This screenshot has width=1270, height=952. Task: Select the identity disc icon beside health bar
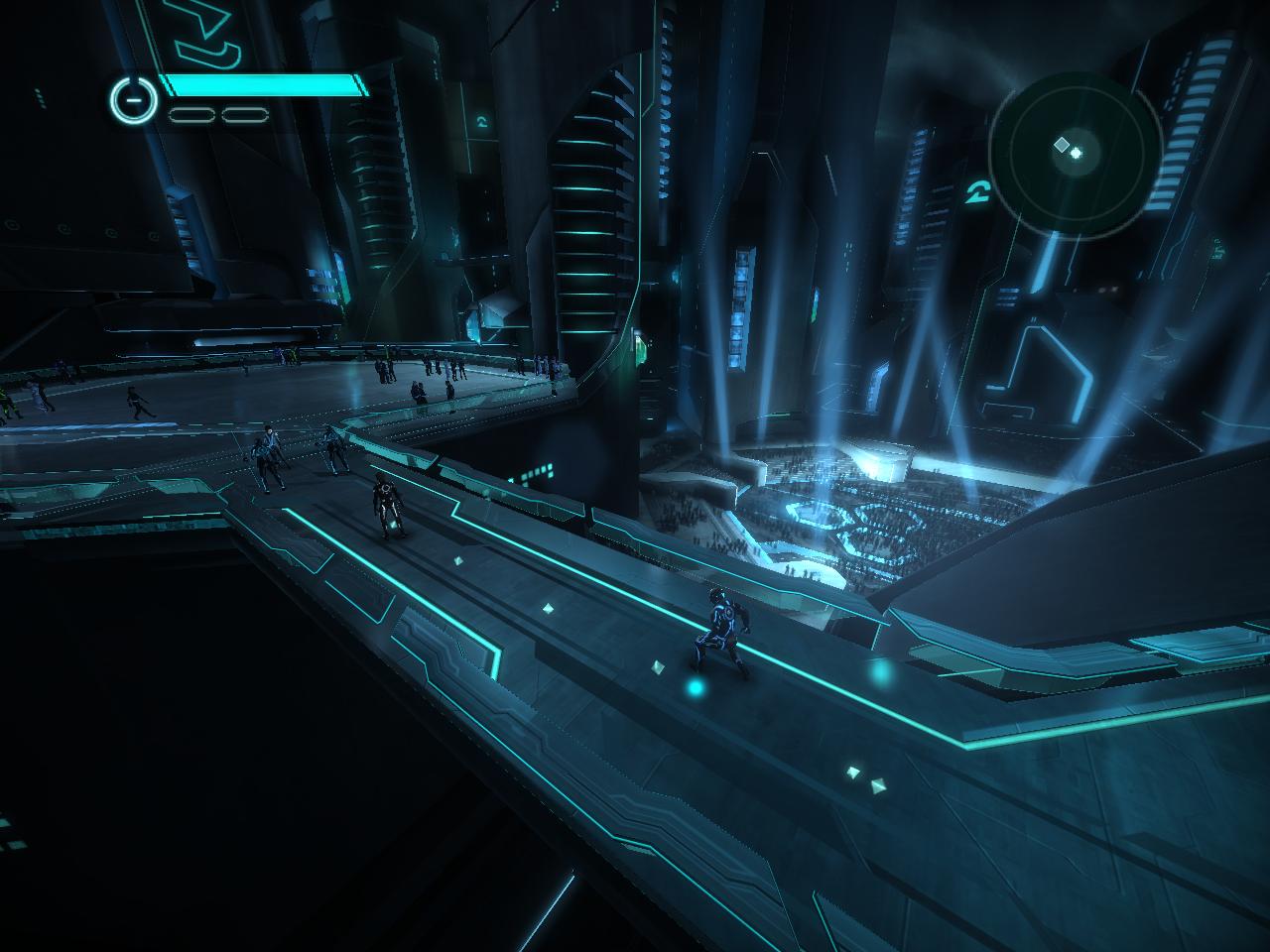pyautogui.click(x=134, y=99)
